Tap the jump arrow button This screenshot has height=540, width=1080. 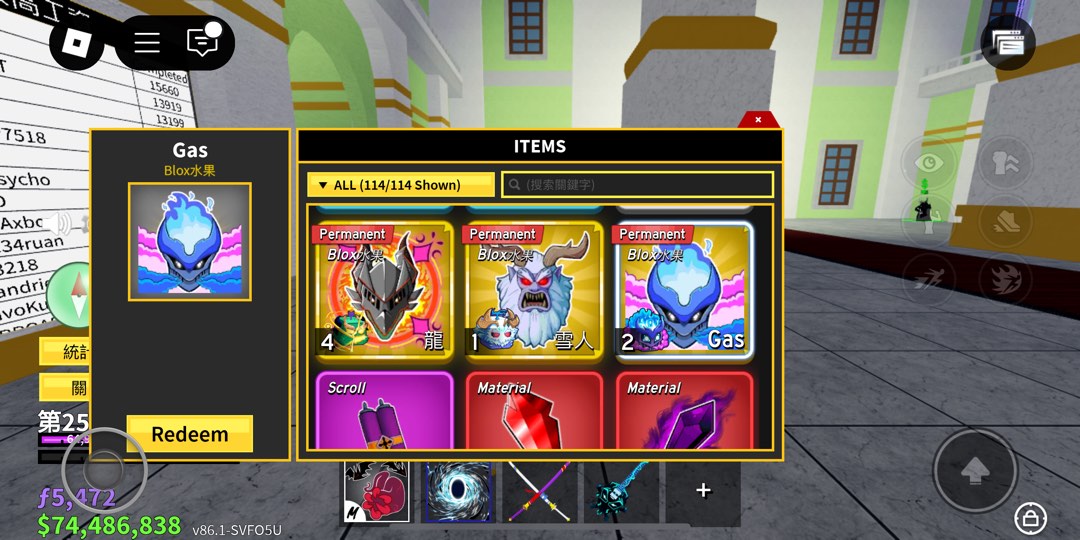[975, 472]
